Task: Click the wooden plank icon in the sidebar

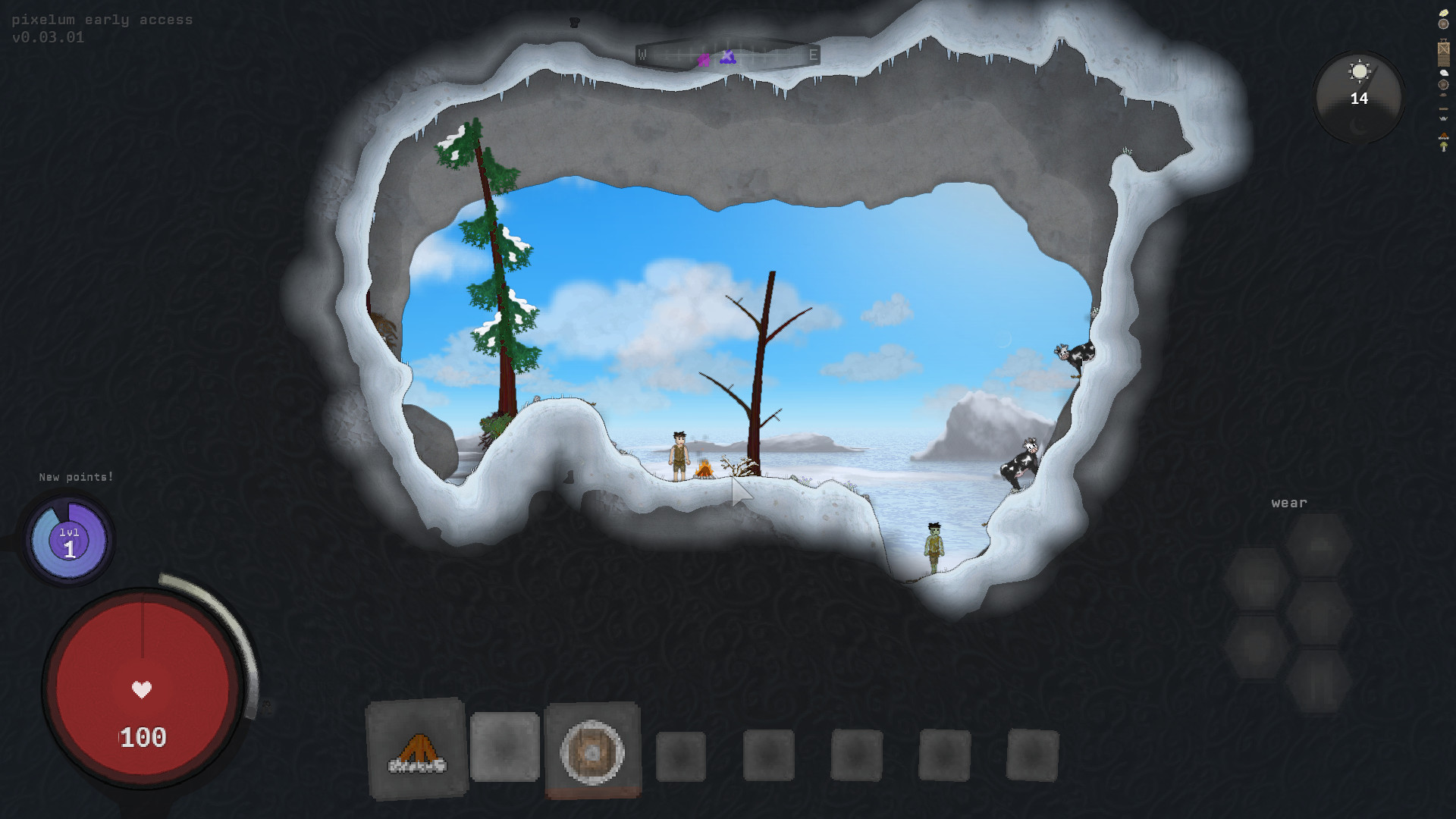Action: 1442,109
